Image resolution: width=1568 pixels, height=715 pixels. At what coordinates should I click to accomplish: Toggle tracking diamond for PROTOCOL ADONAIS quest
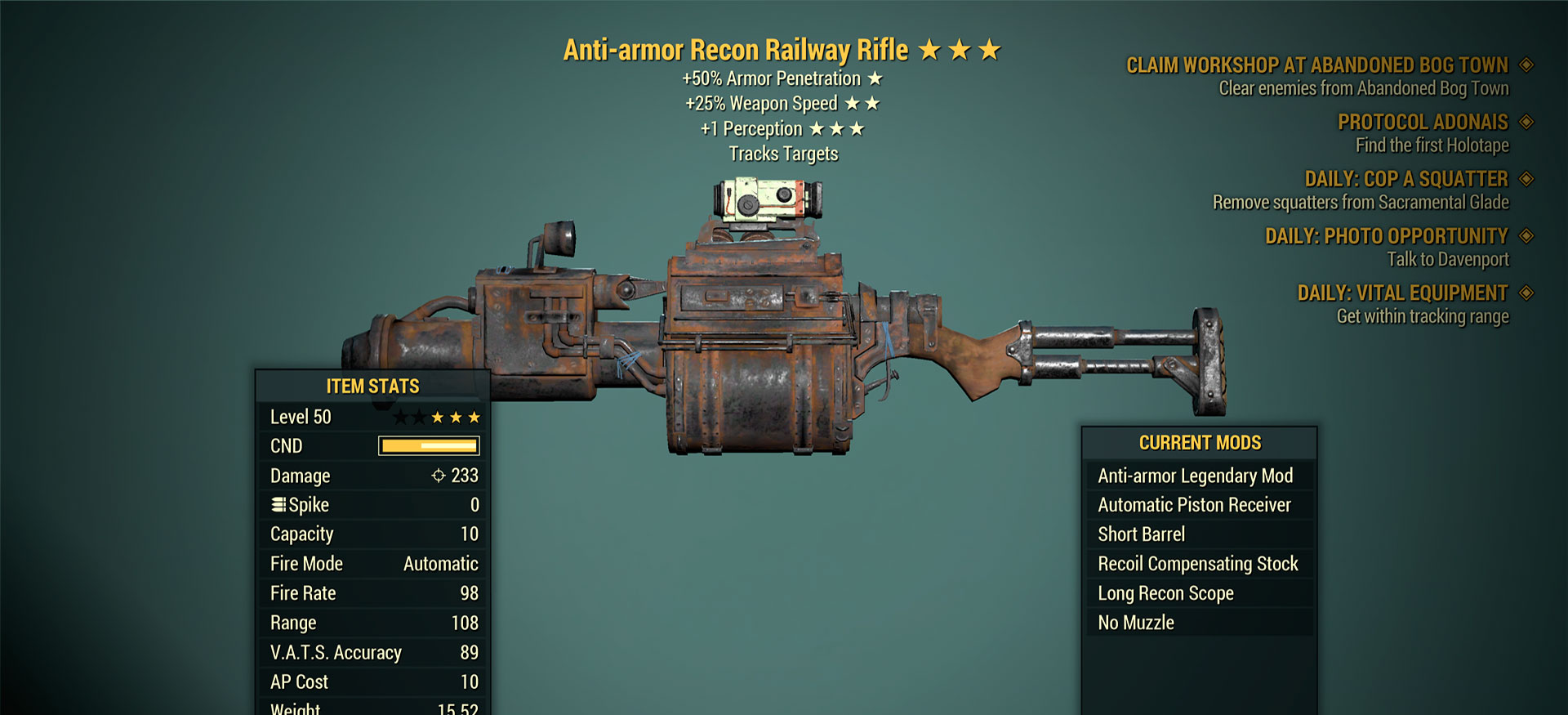pos(1528,122)
